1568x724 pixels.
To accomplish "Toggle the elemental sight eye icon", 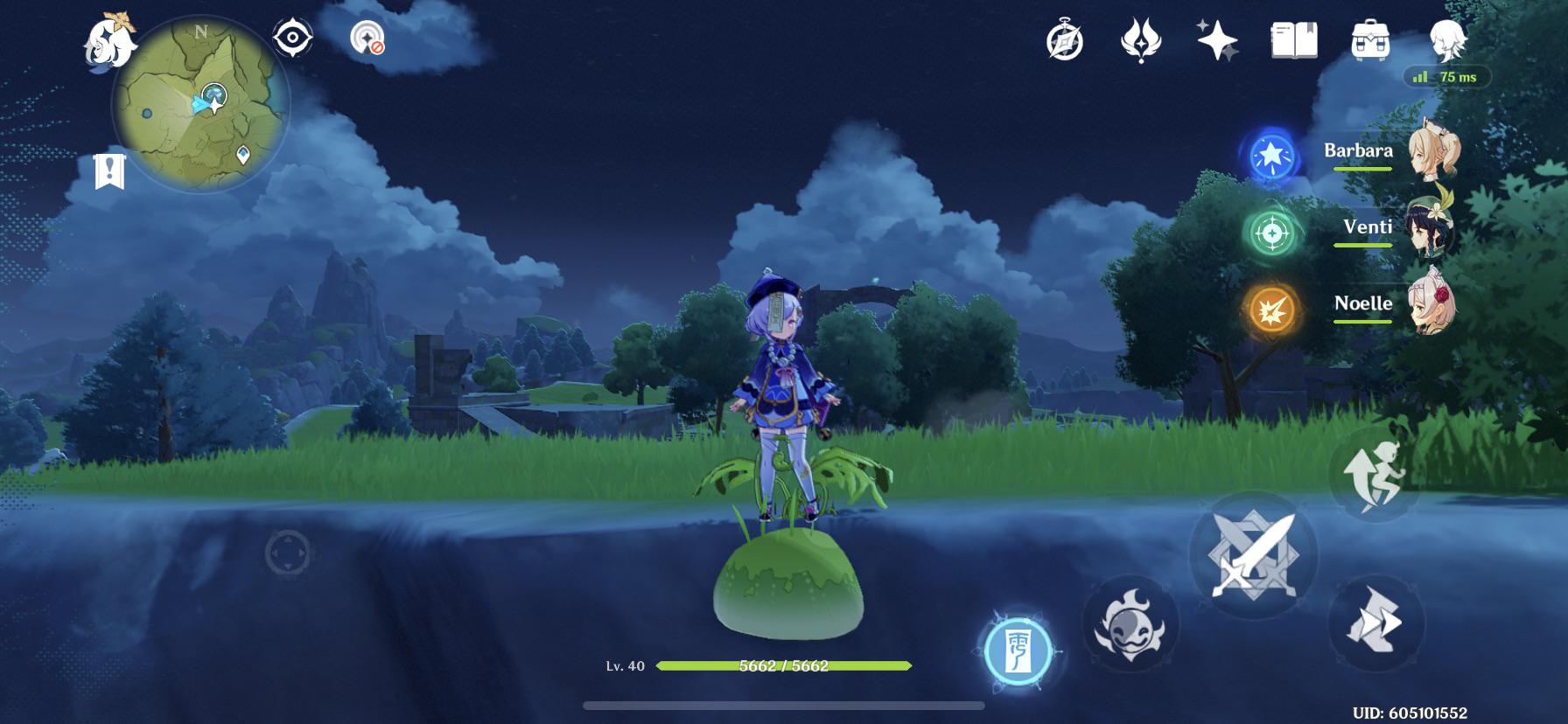I will (x=292, y=38).
